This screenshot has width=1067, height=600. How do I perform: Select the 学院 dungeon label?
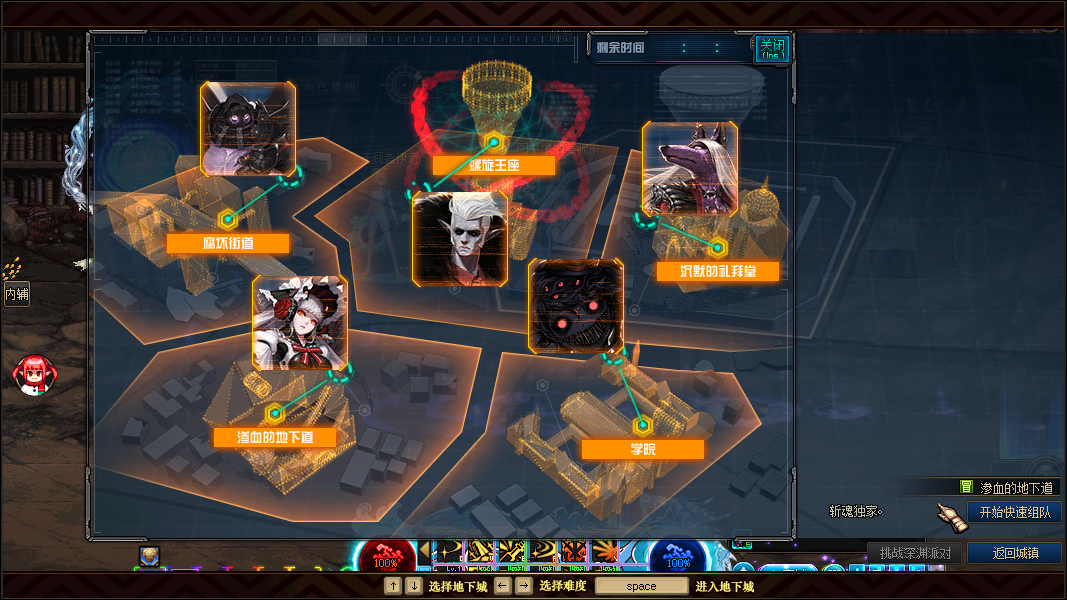642,449
